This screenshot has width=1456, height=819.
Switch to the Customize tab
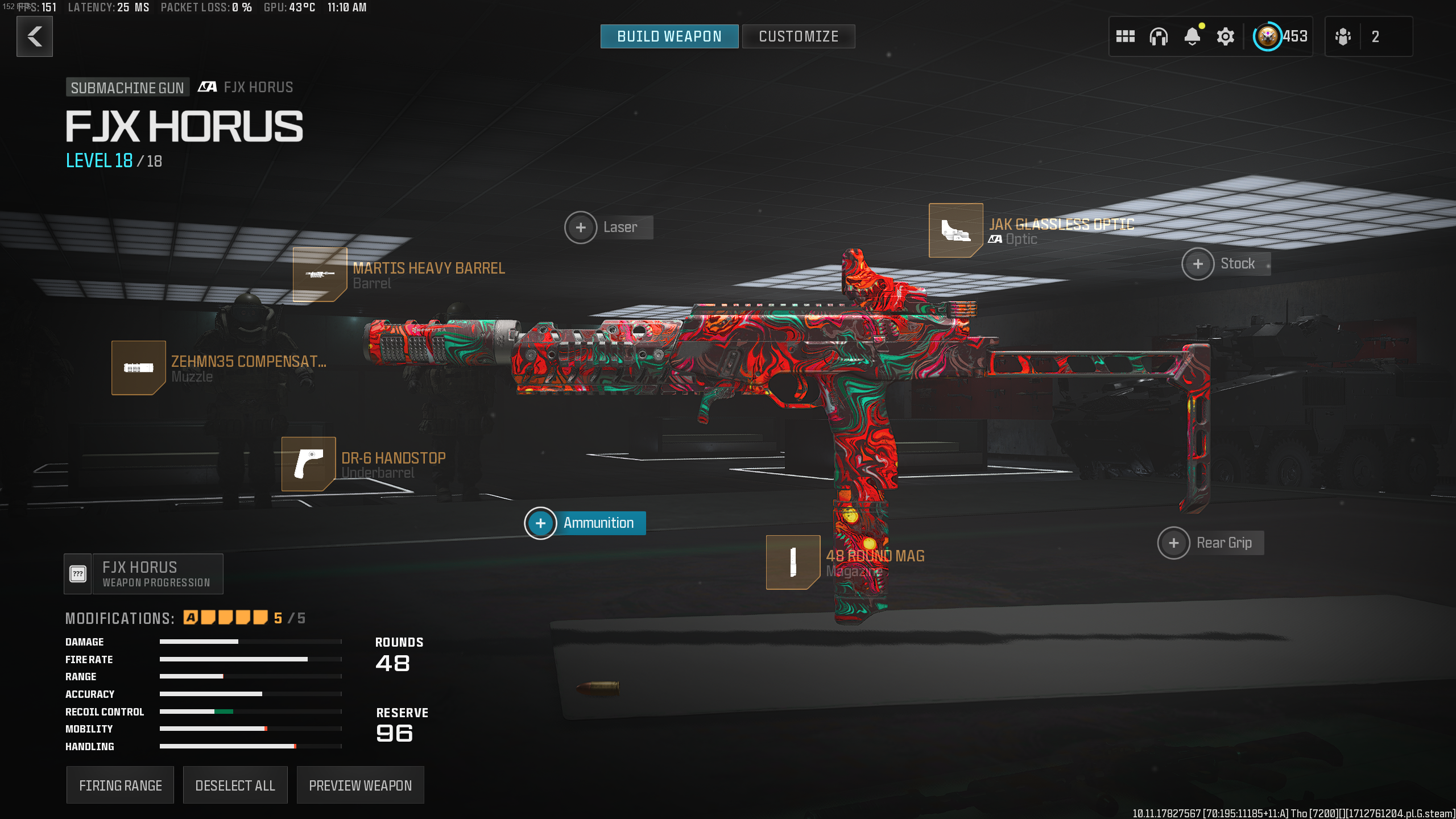(x=798, y=37)
